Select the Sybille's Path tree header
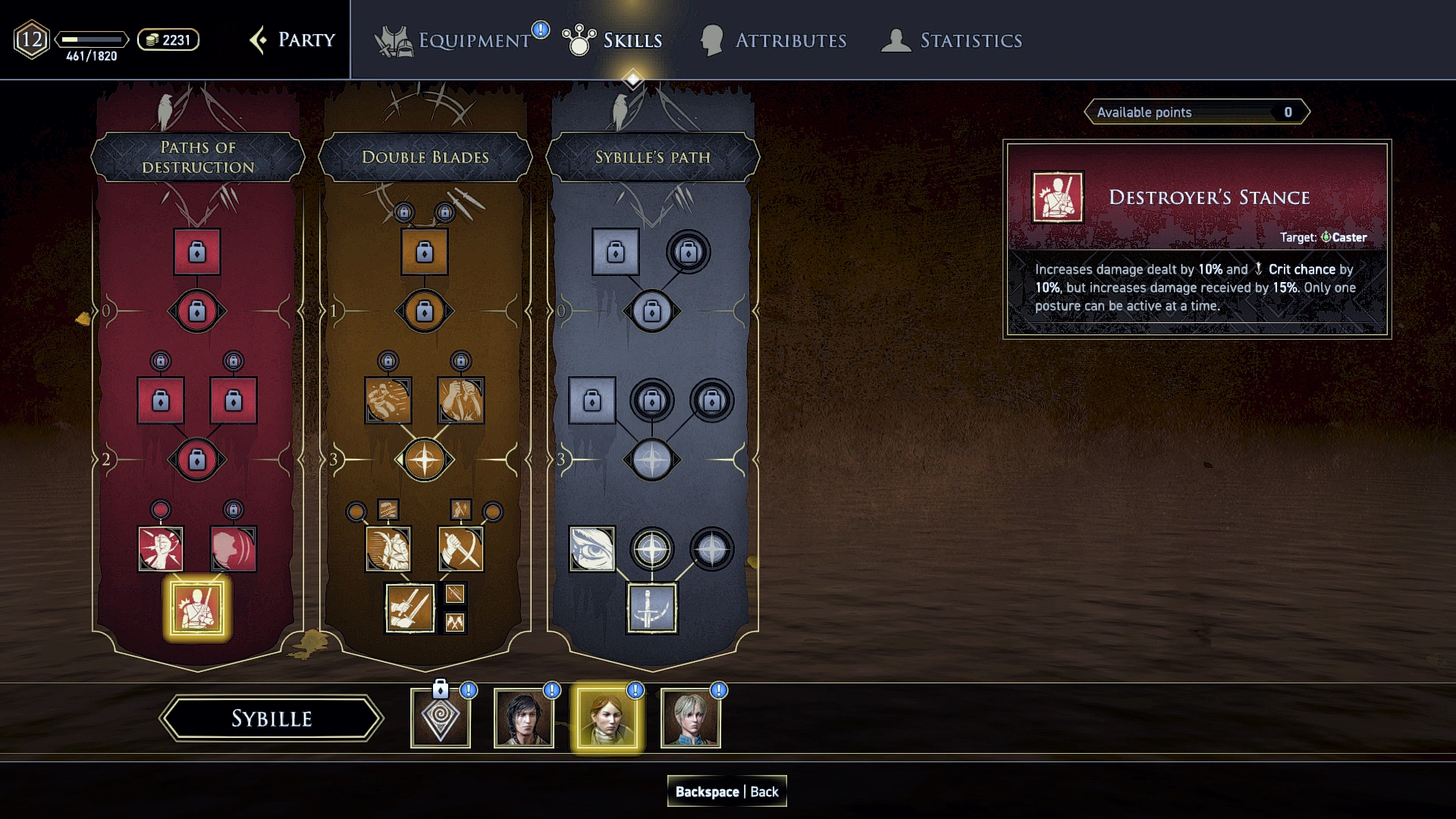The image size is (1456, 819). click(x=652, y=157)
